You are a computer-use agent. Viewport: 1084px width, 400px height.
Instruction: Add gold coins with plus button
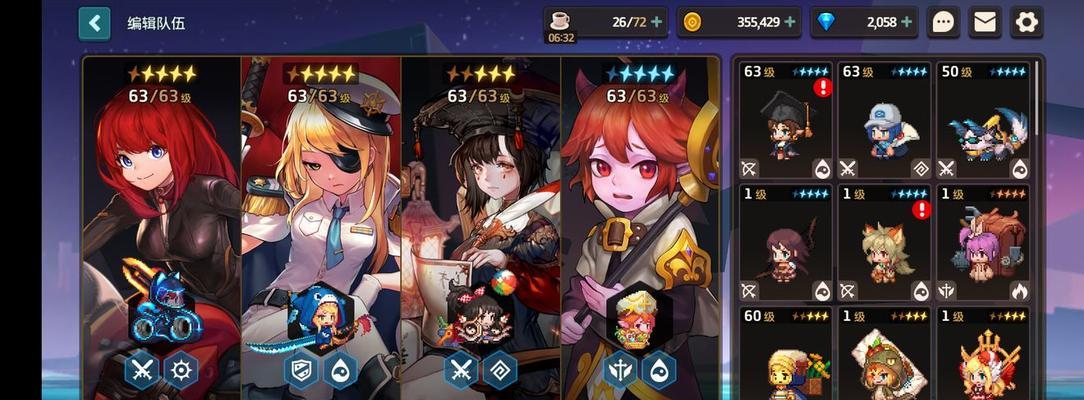pos(790,22)
